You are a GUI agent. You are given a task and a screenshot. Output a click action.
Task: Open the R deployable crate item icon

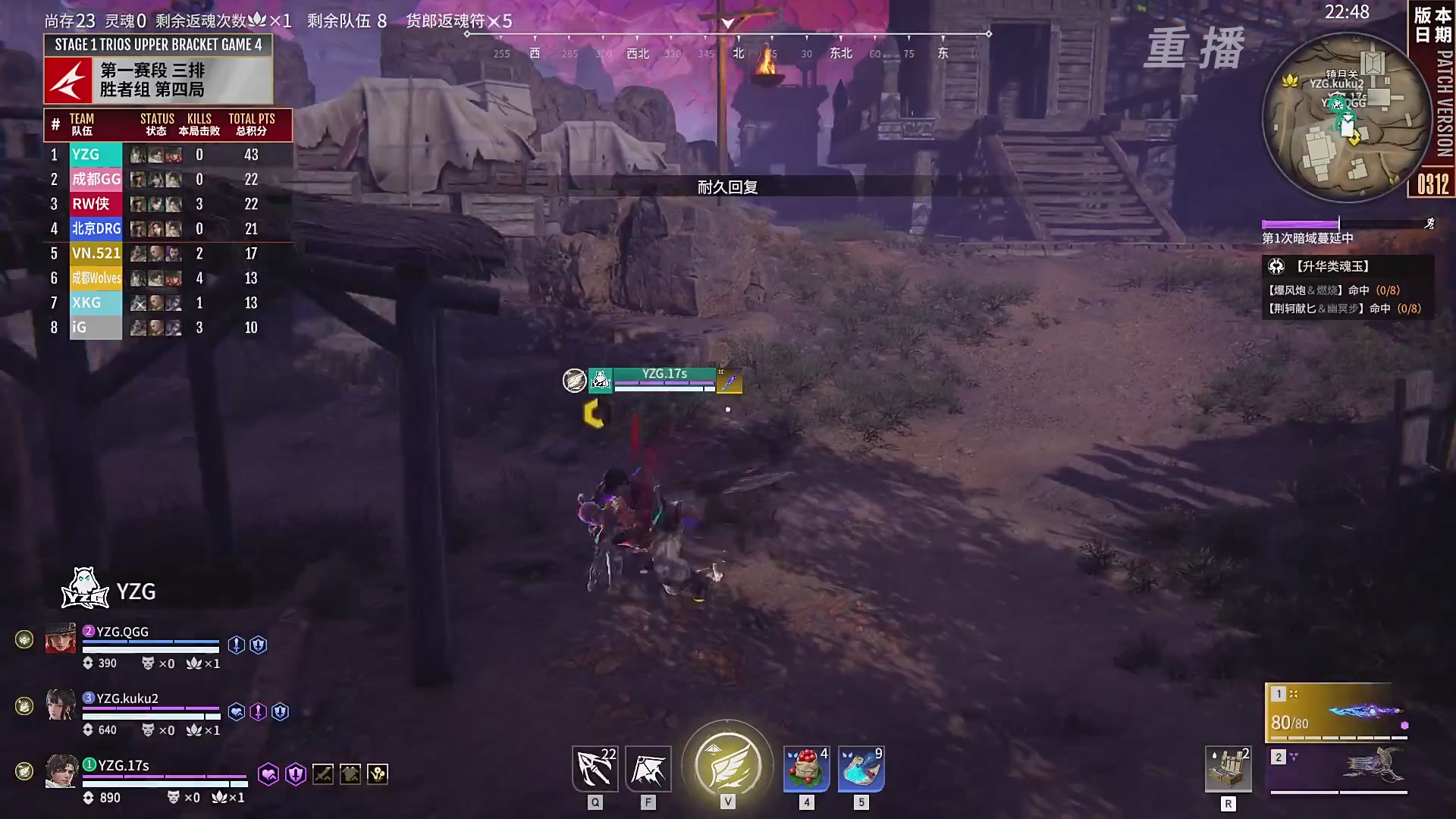tap(1228, 767)
